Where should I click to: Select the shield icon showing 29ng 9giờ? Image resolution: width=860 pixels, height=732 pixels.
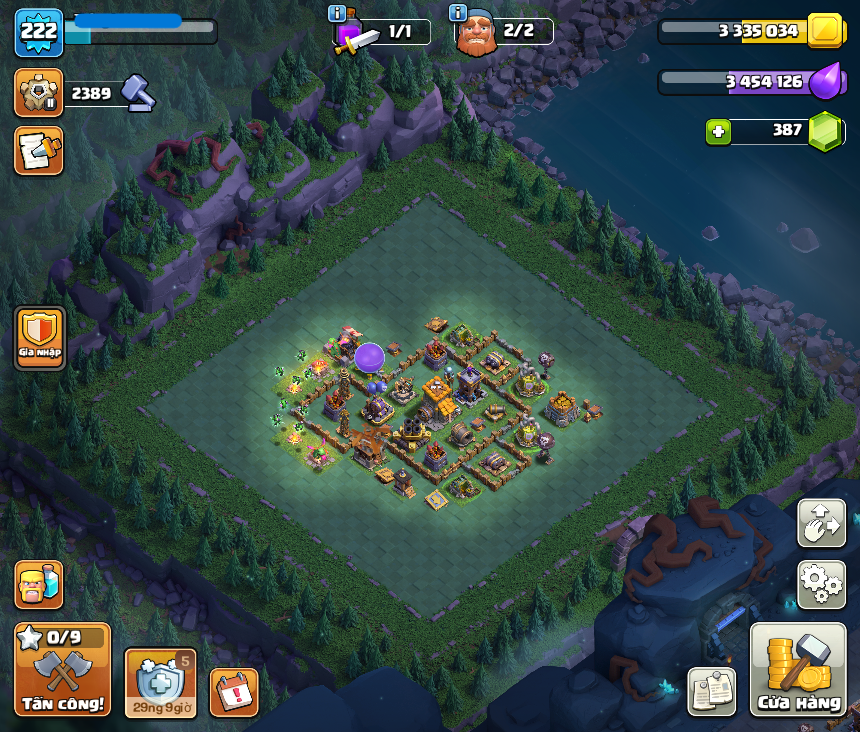[158, 682]
